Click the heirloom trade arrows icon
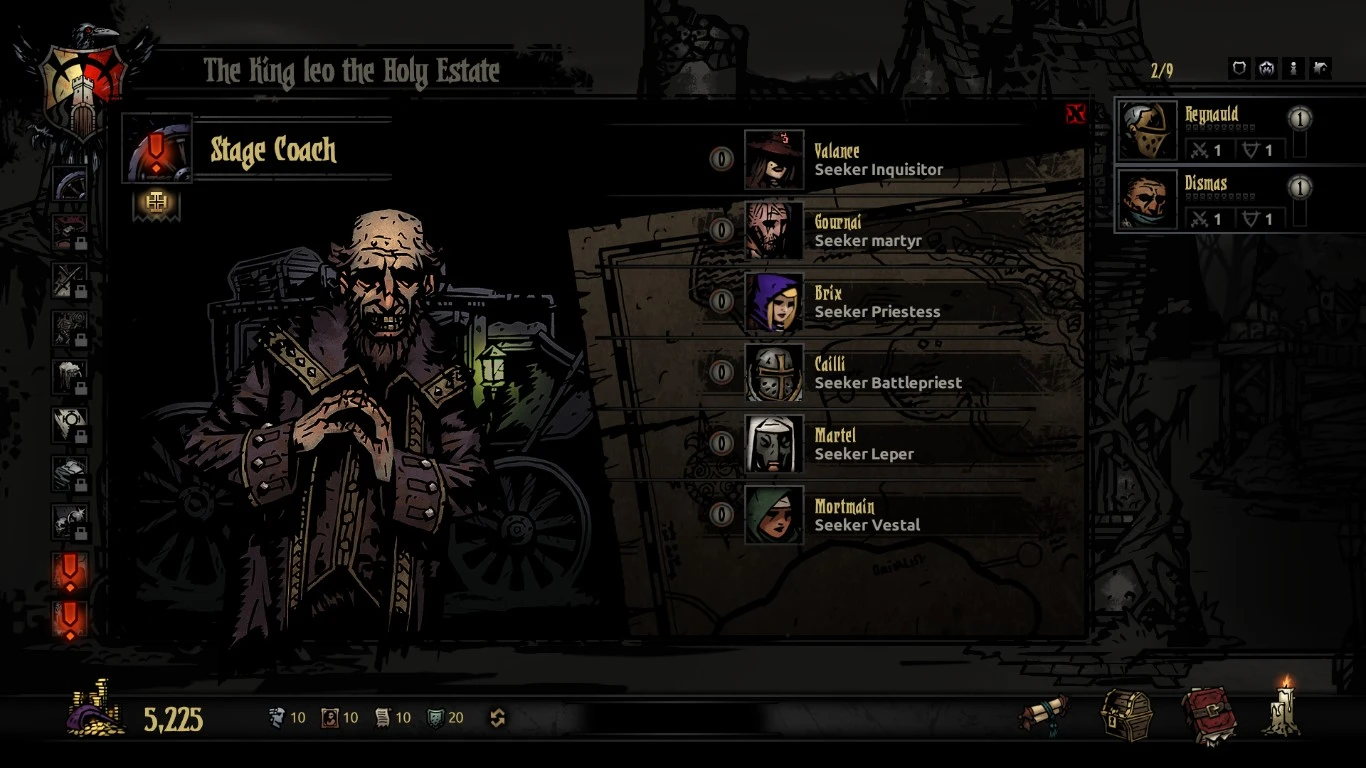The height and width of the screenshot is (768, 1366). click(497, 717)
